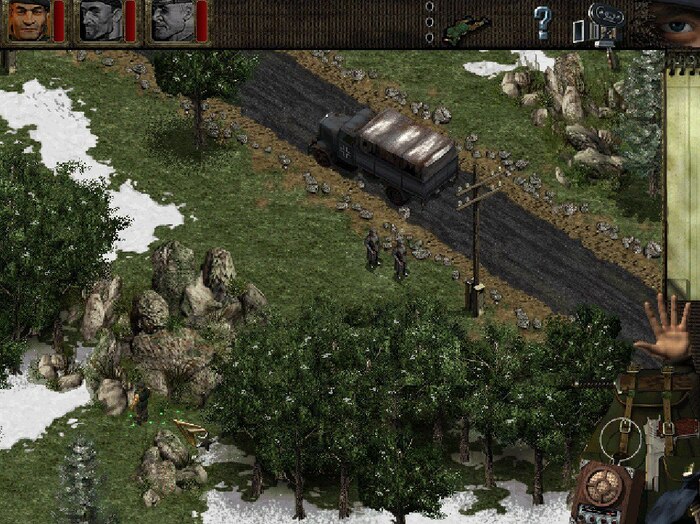The image size is (700, 524).
Task: Open the question mark help icon
Action: point(542,21)
